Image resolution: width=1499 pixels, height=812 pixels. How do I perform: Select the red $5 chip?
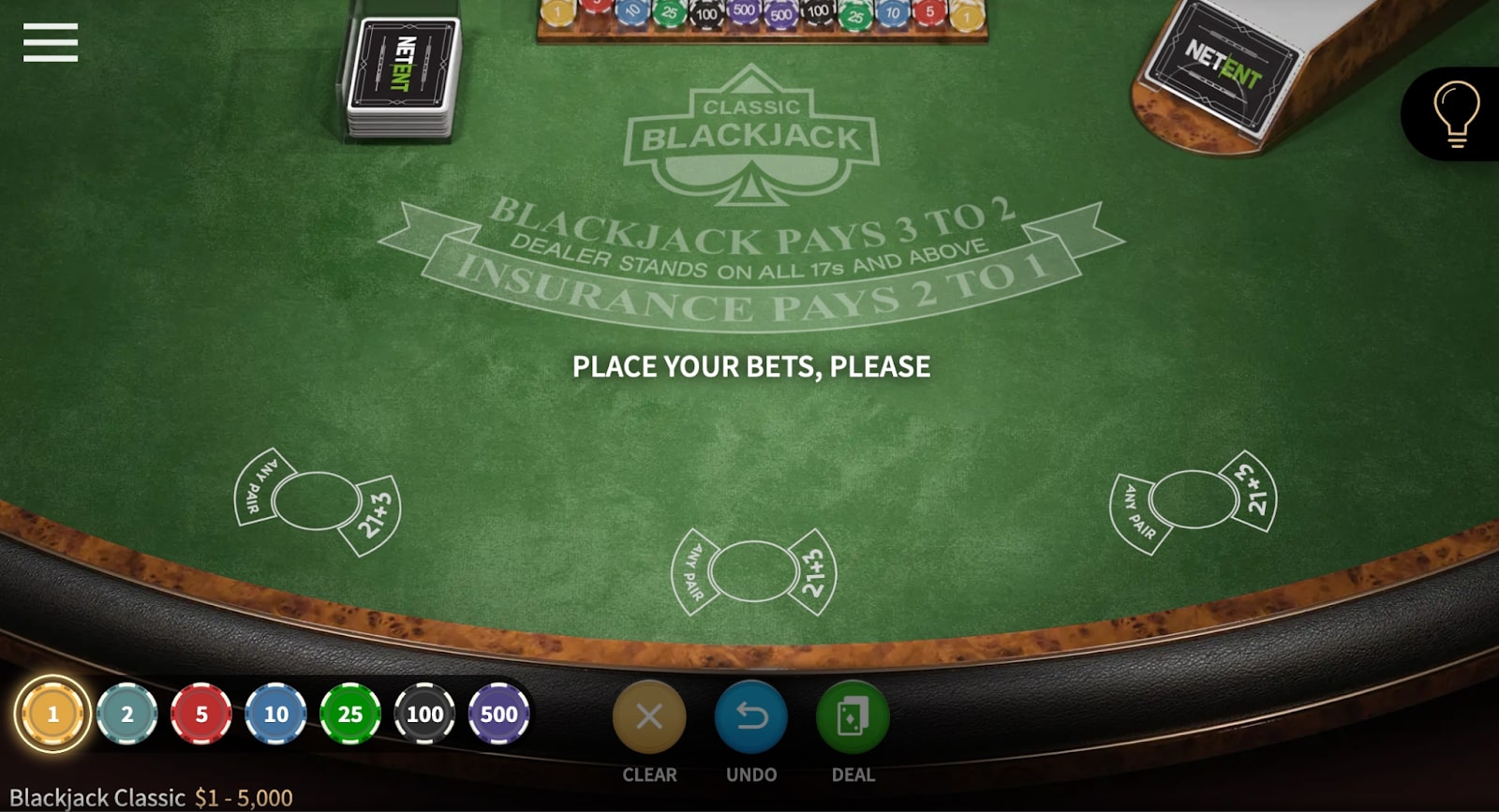[x=200, y=714]
